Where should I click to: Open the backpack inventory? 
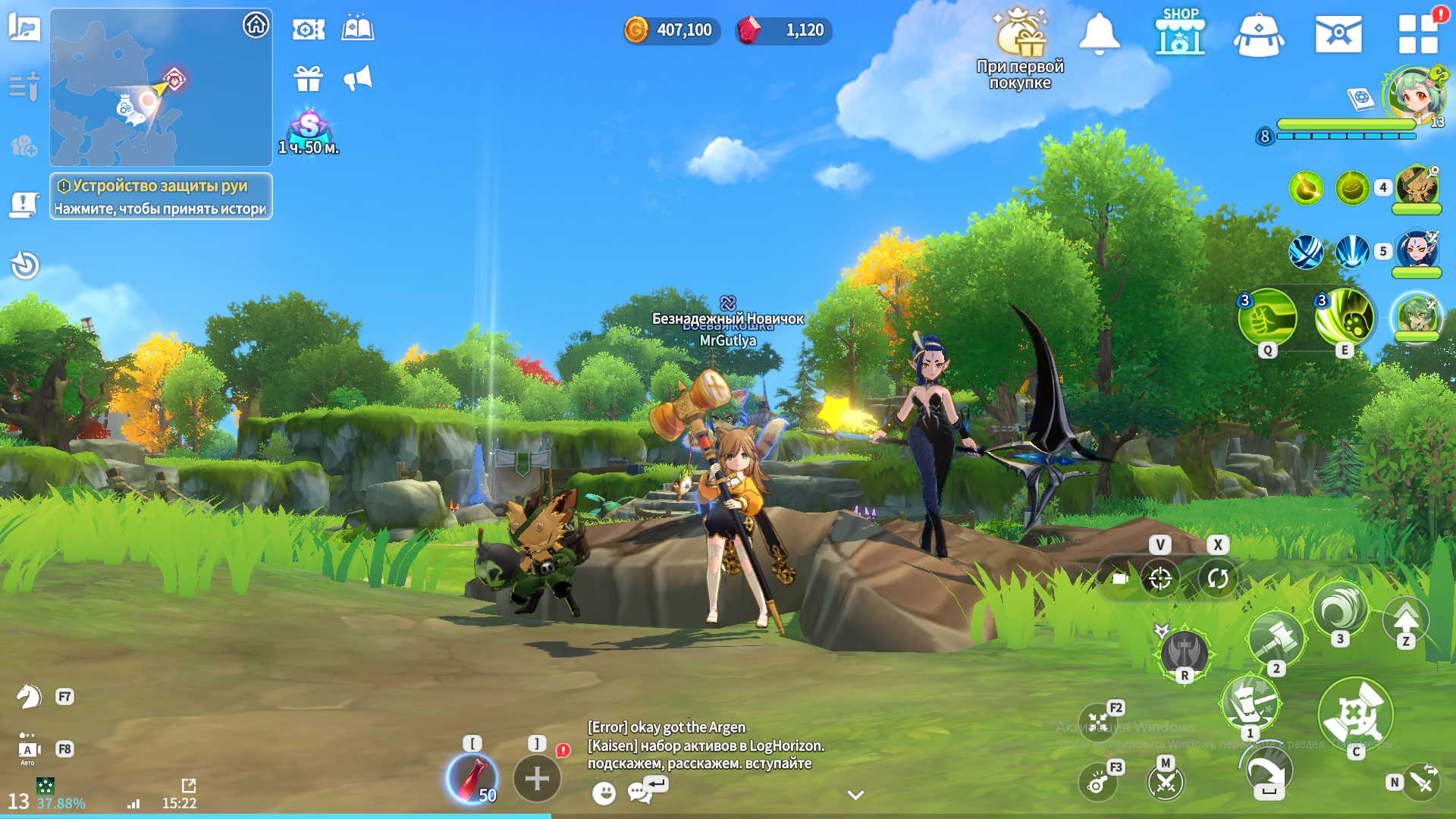(x=1258, y=36)
